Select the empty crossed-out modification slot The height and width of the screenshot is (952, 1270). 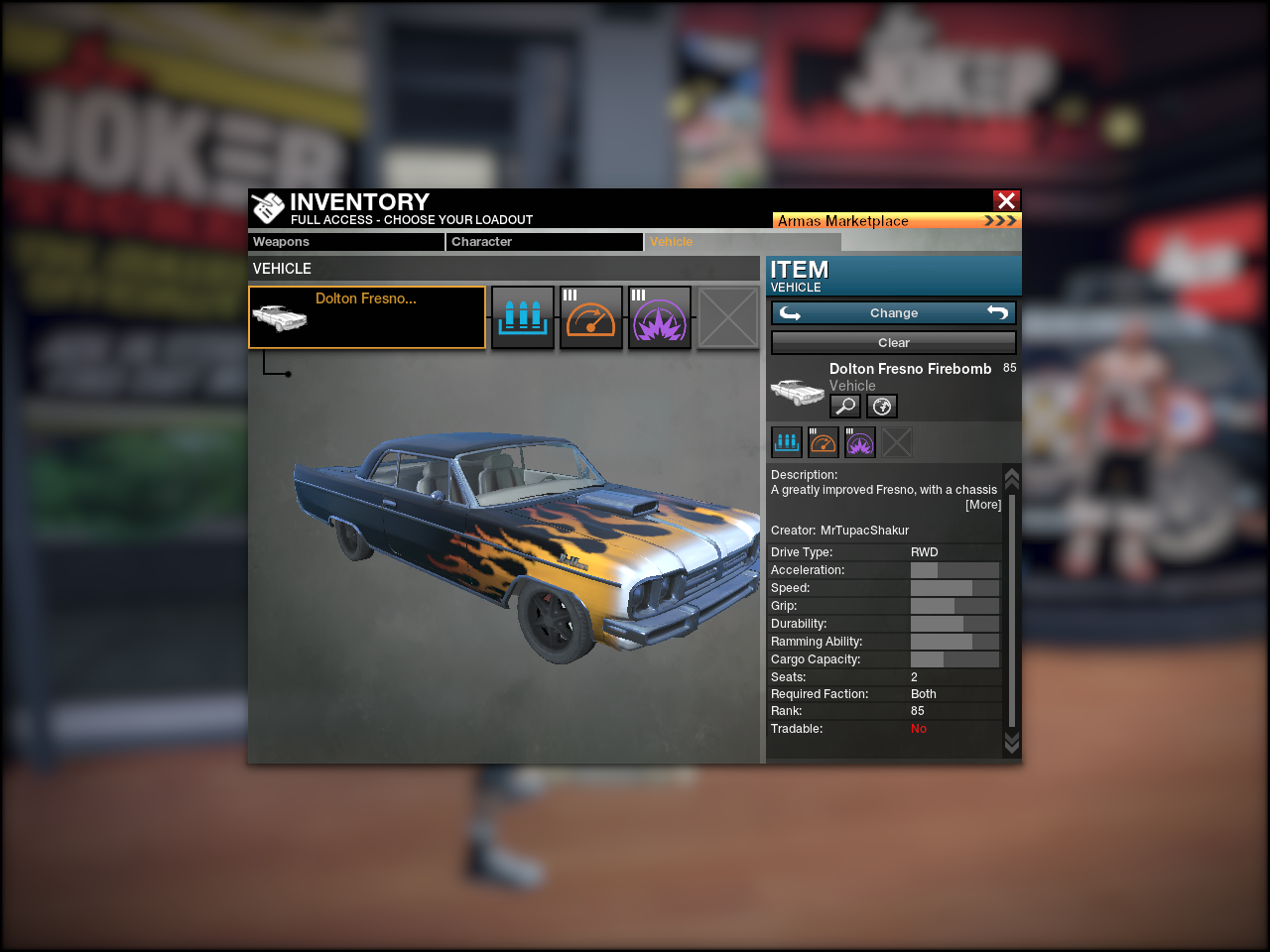click(728, 317)
